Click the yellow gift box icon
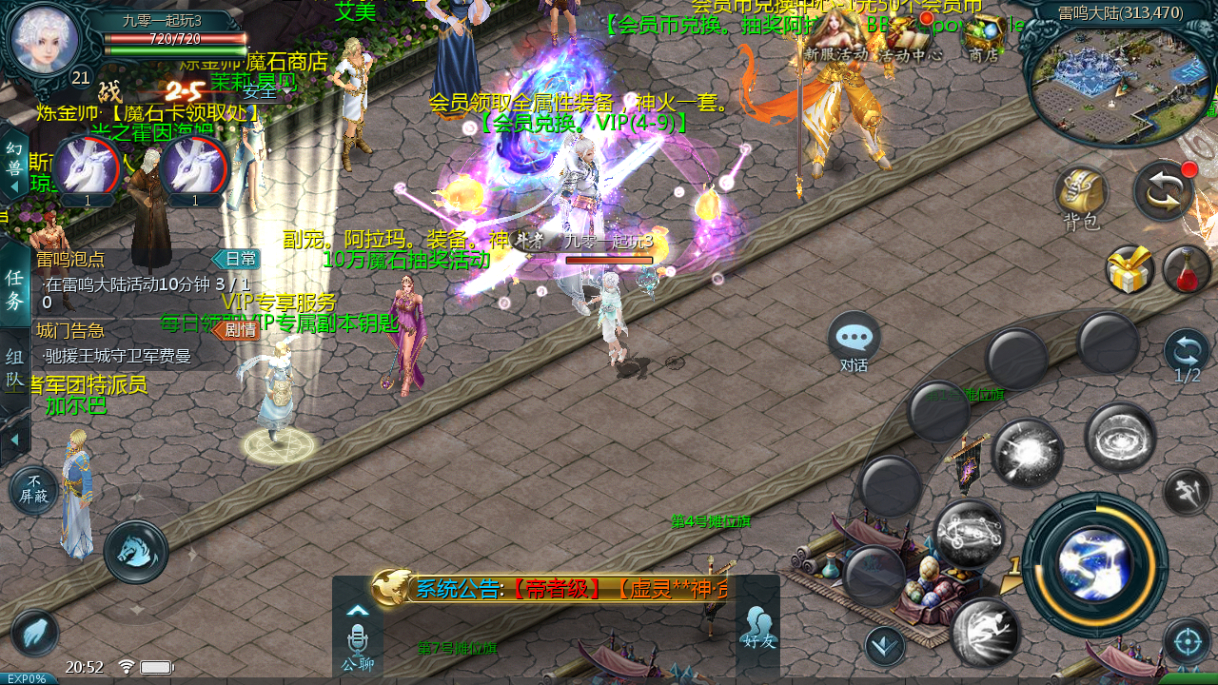Image resolution: width=1218 pixels, height=685 pixels. point(1128,270)
